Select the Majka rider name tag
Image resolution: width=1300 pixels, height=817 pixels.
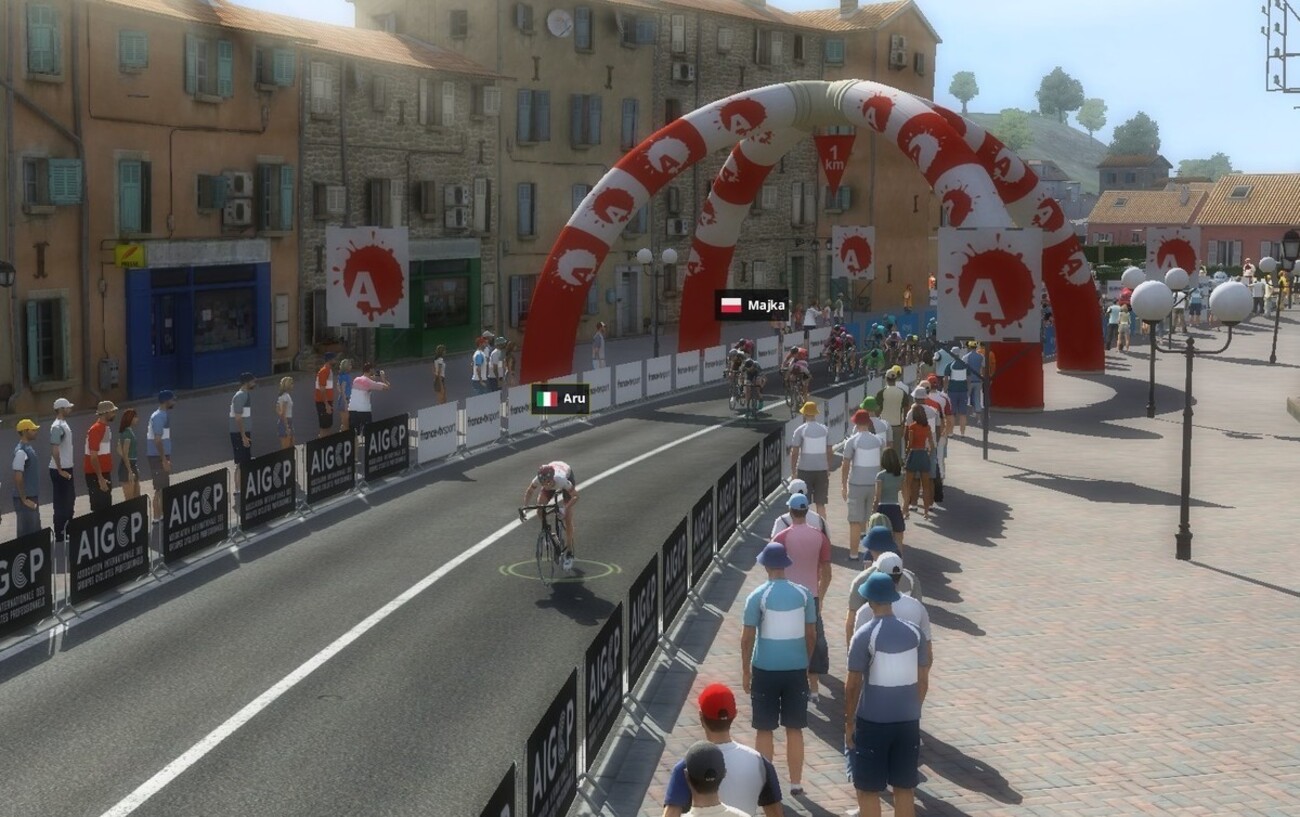(x=751, y=305)
